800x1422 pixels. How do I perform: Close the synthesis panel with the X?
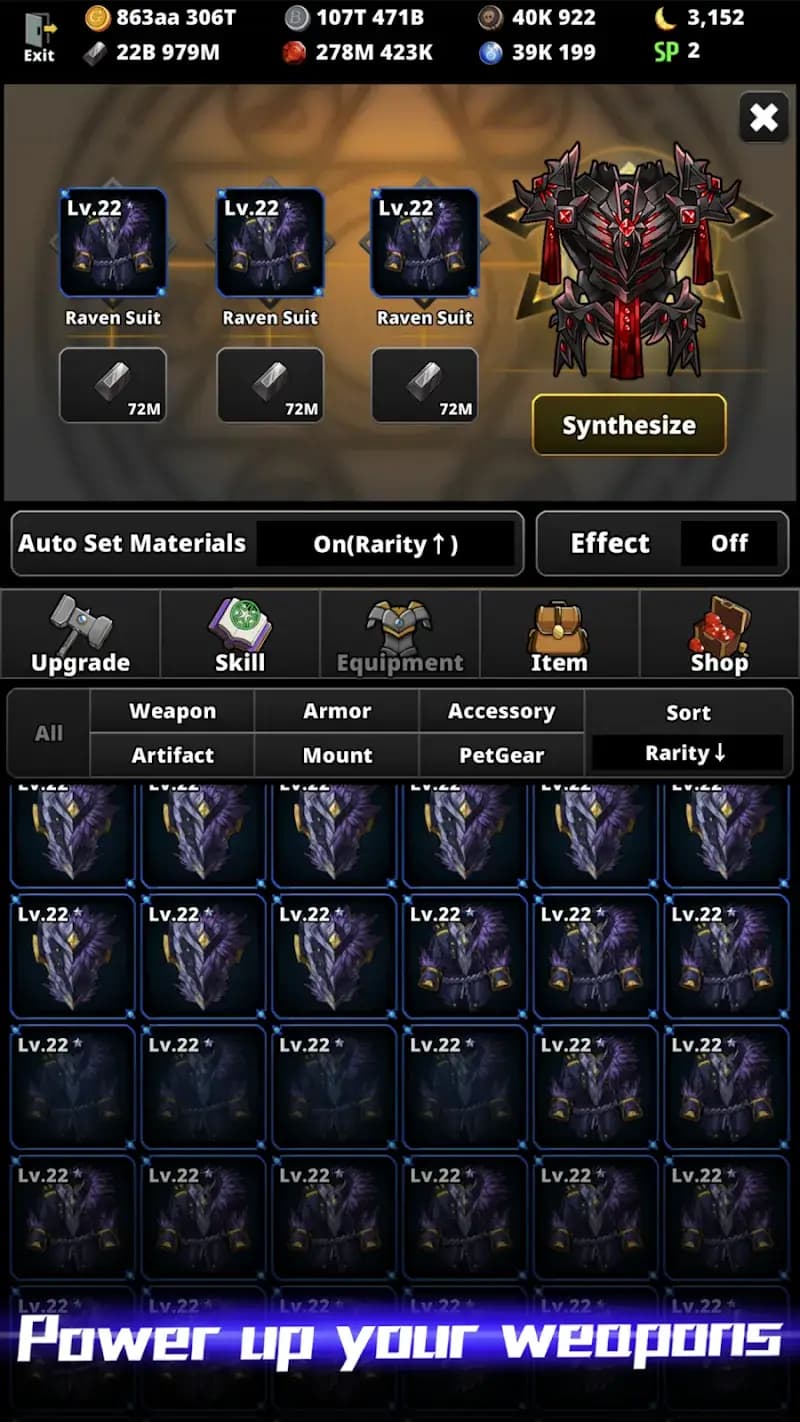763,119
